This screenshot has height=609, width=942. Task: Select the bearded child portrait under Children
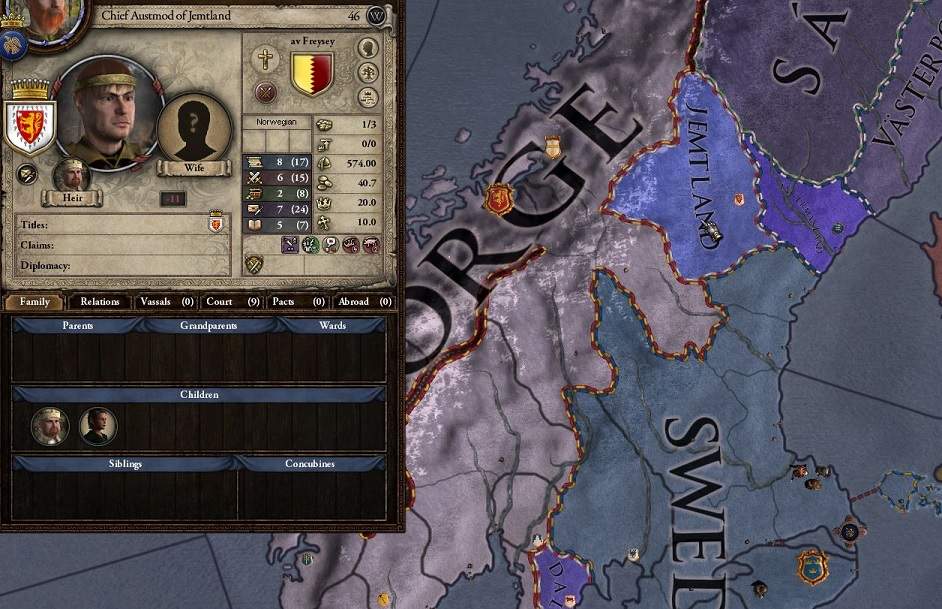tap(50, 426)
